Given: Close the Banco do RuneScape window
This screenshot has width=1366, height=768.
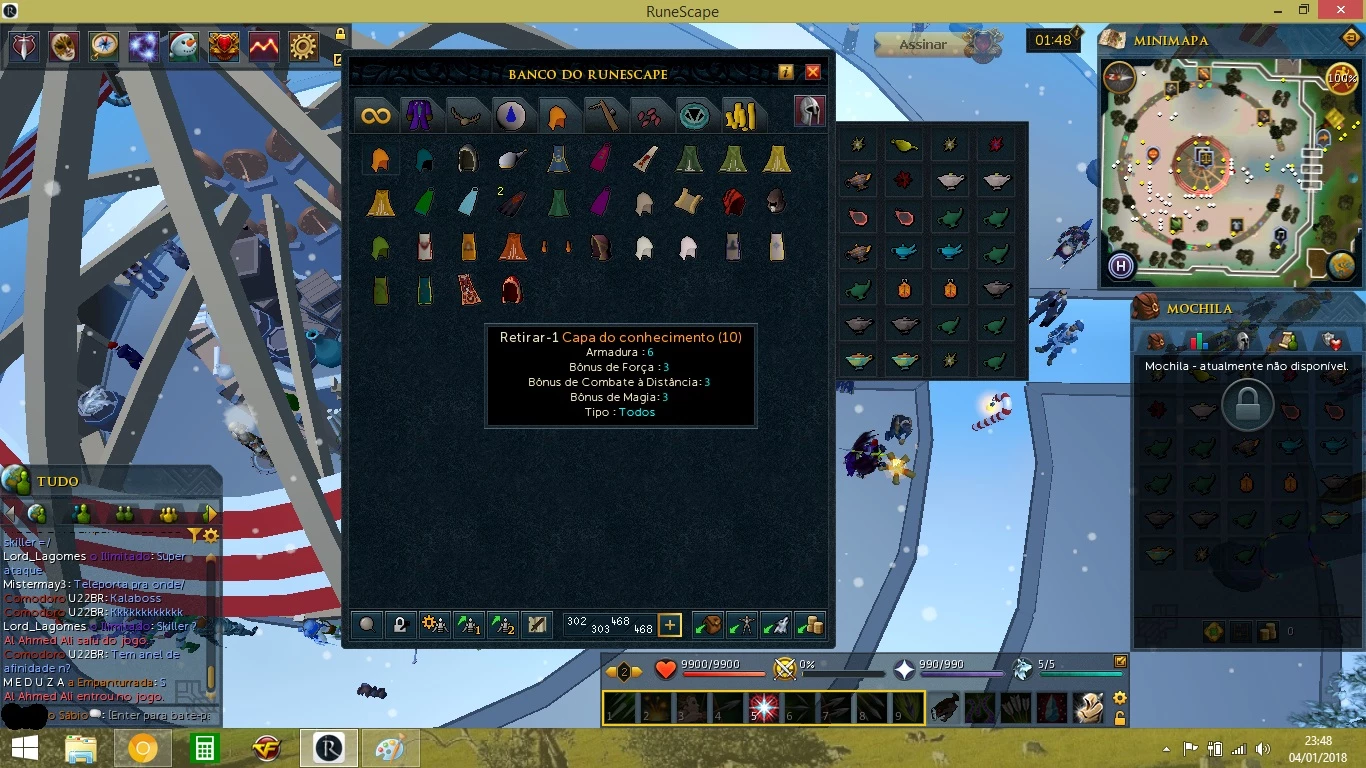Looking at the screenshot, I should (813, 72).
